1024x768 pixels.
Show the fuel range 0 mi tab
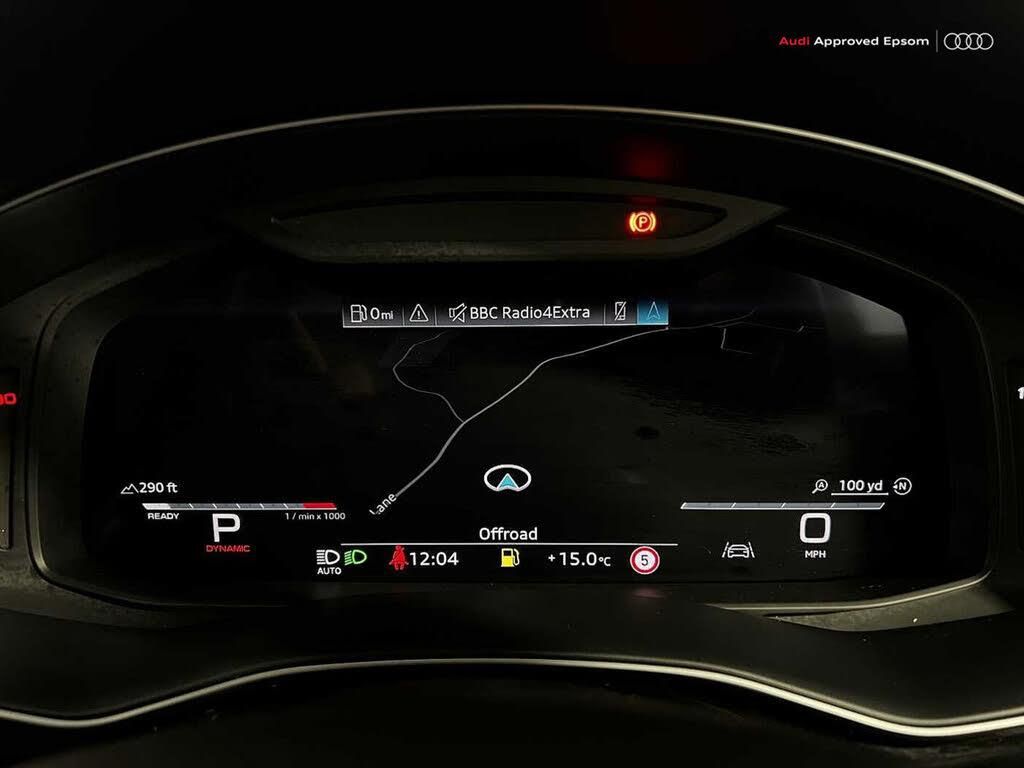click(372, 313)
